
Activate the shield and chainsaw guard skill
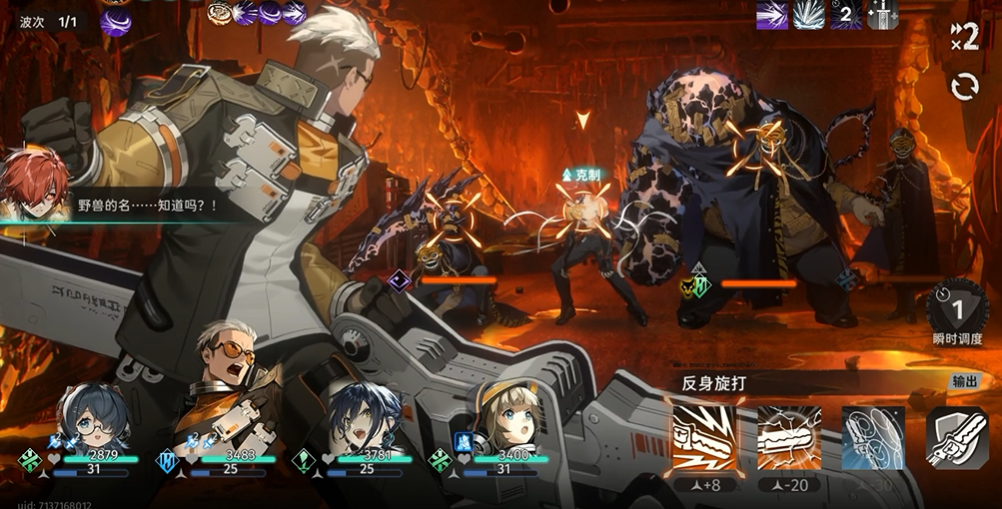click(x=957, y=437)
